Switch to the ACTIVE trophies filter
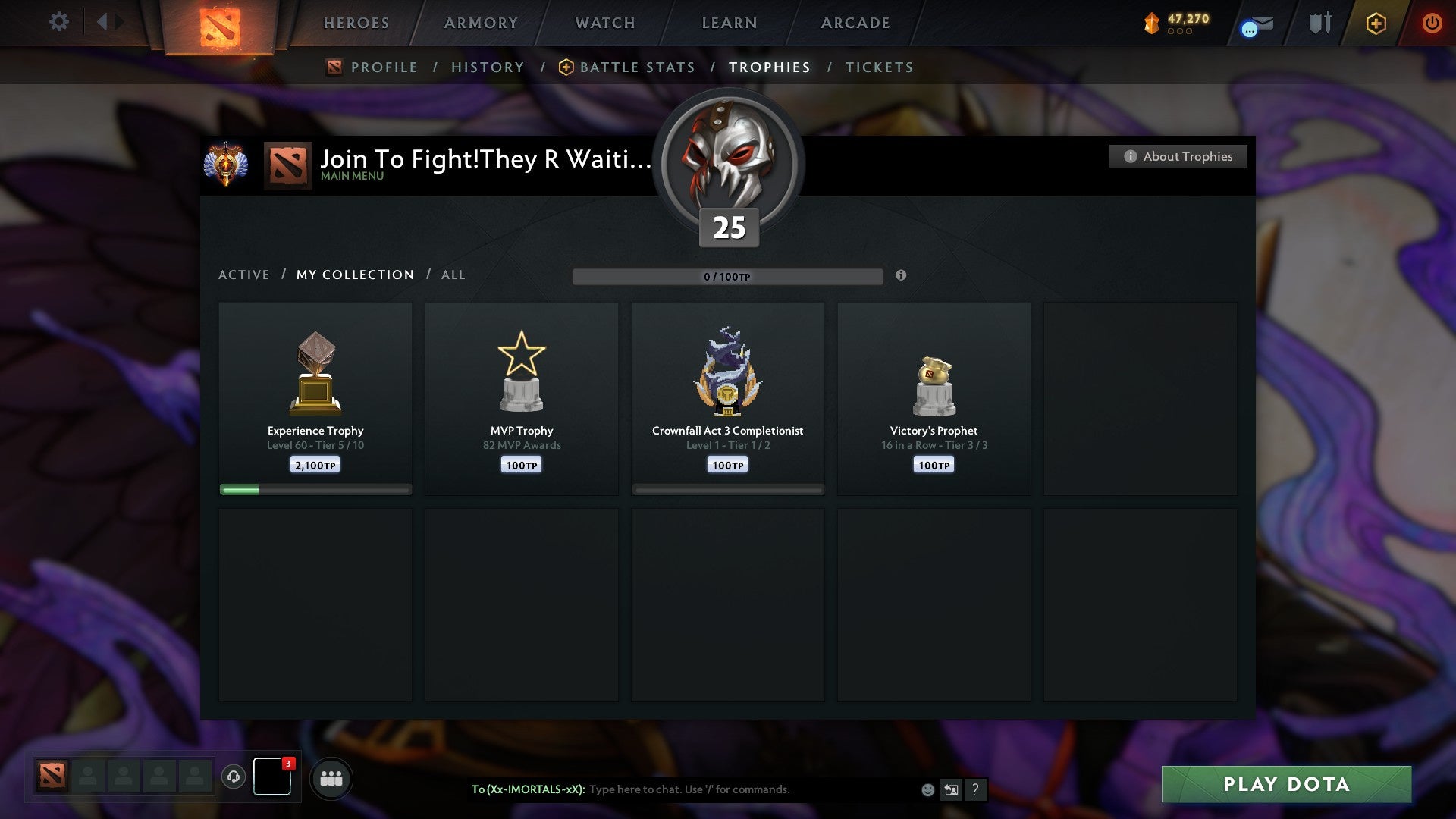The width and height of the screenshot is (1456, 819). (x=244, y=275)
